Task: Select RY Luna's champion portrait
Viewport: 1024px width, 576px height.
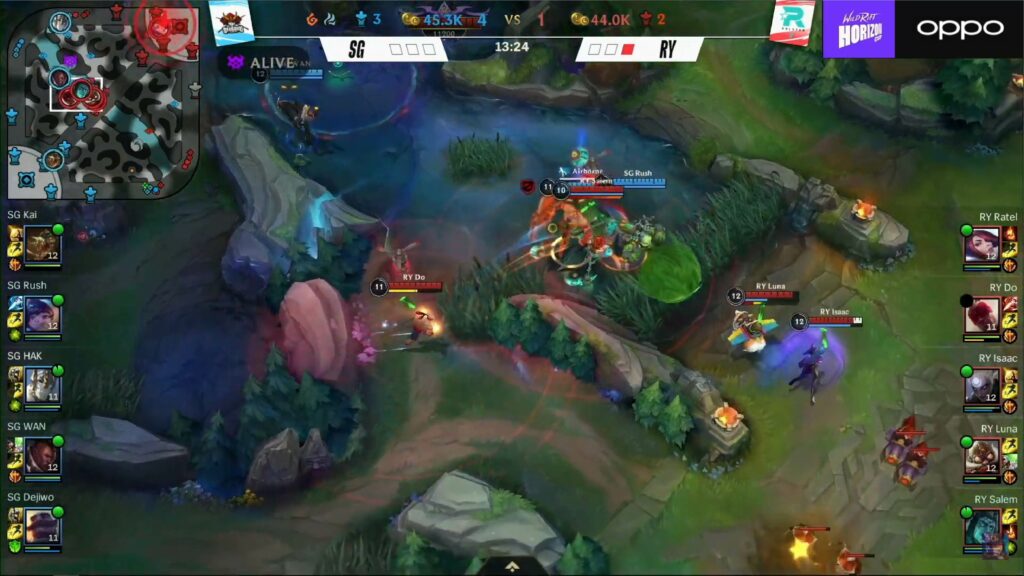Action: (981, 457)
